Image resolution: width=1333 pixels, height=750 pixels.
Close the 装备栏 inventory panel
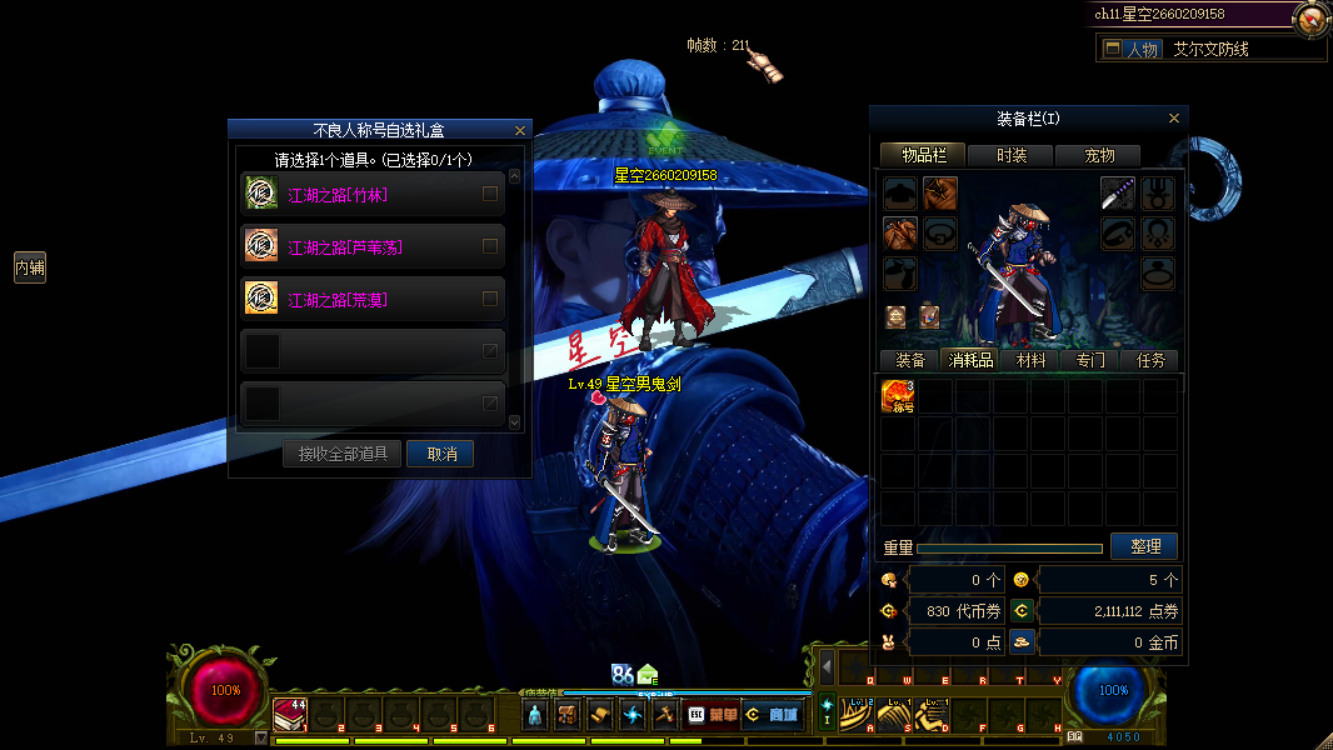pos(1174,119)
